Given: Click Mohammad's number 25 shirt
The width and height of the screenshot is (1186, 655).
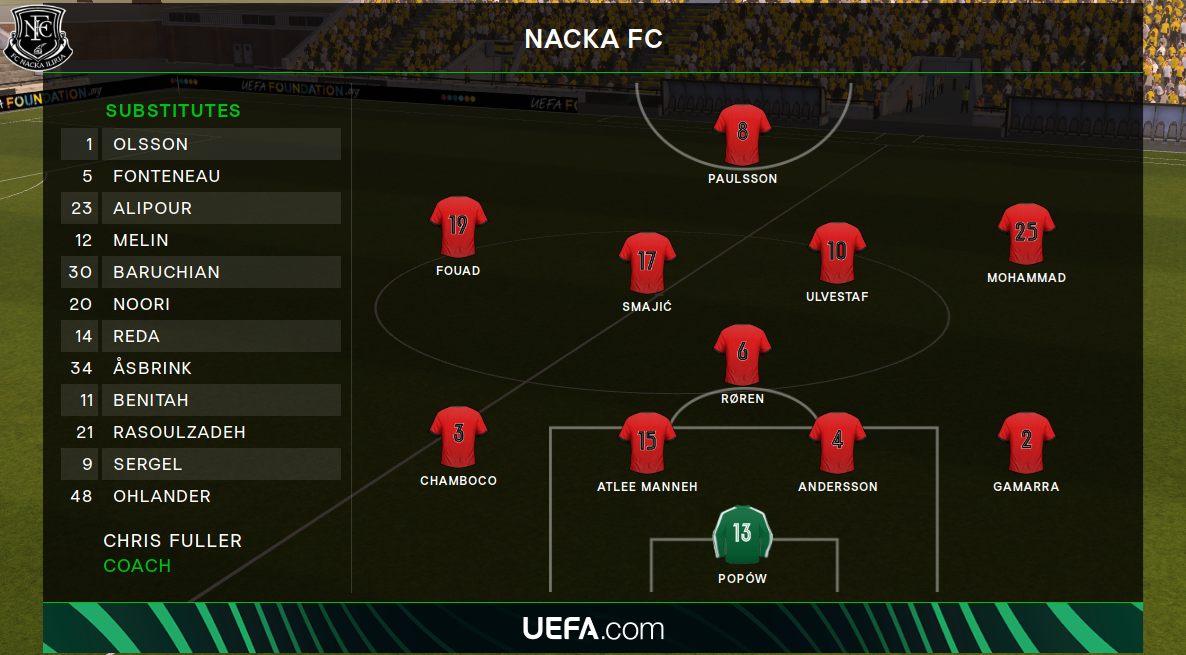Looking at the screenshot, I should [x=1026, y=234].
